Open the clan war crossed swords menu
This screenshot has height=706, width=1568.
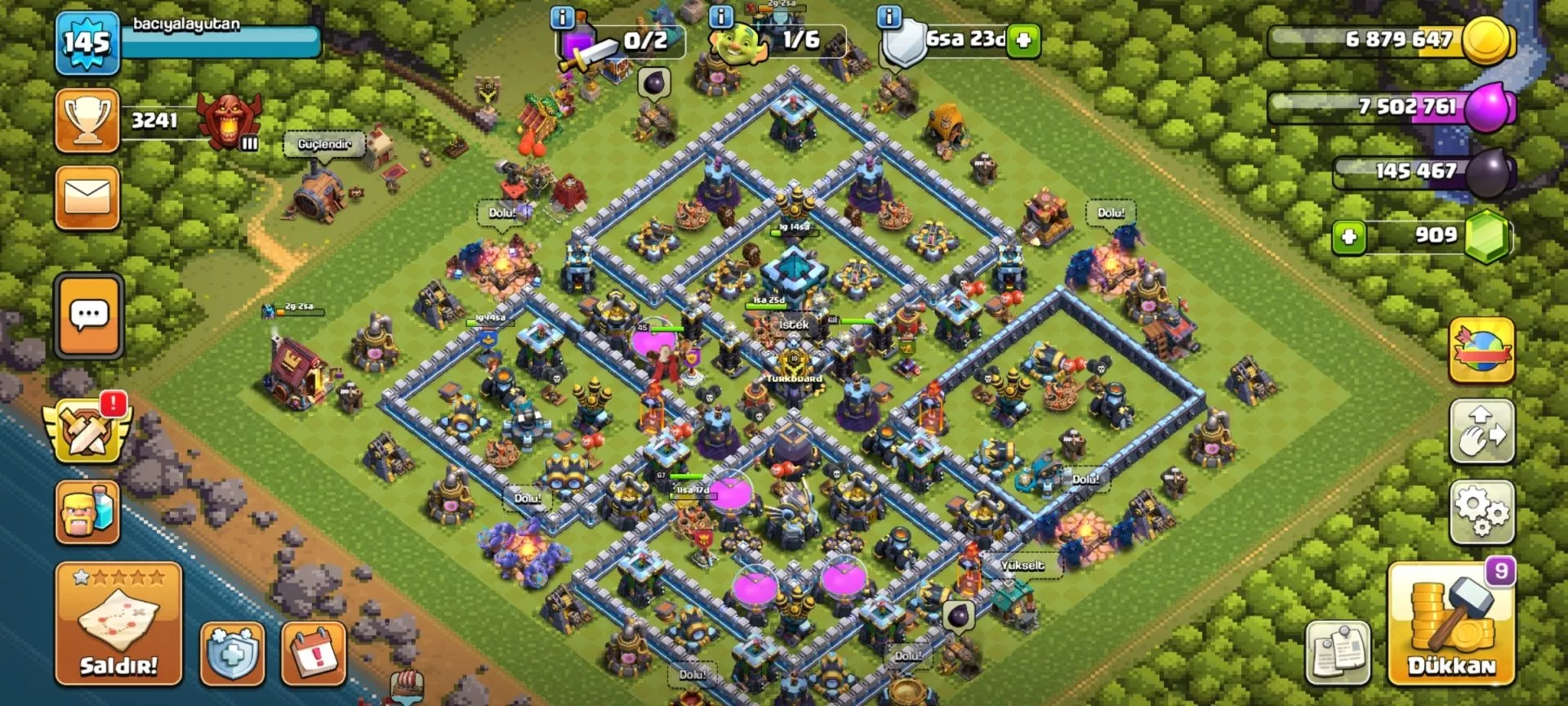[87, 431]
